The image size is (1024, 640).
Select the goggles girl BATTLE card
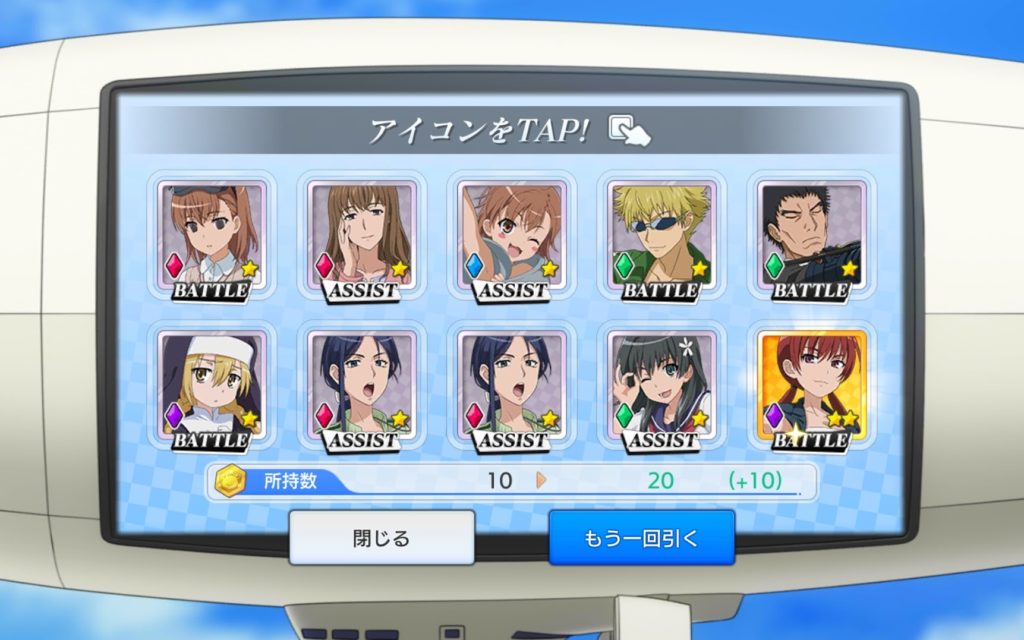212,238
